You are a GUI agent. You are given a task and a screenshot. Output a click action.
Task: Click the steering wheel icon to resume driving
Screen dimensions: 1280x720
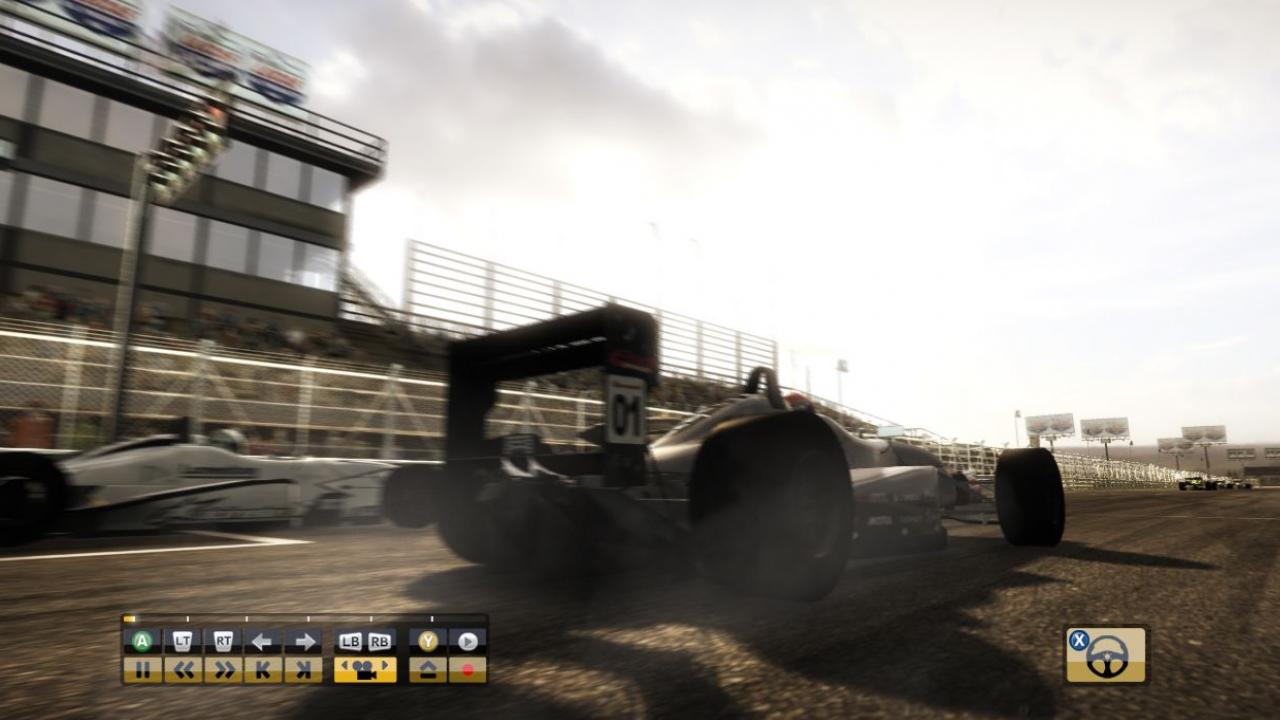pyautogui.click(x=1108, y=657)
